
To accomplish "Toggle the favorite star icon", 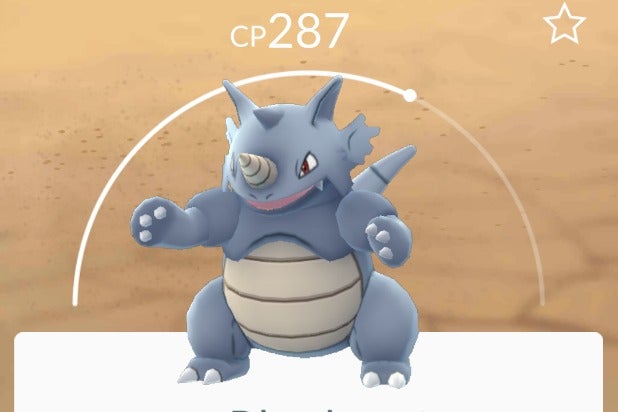I will point(564,24).
